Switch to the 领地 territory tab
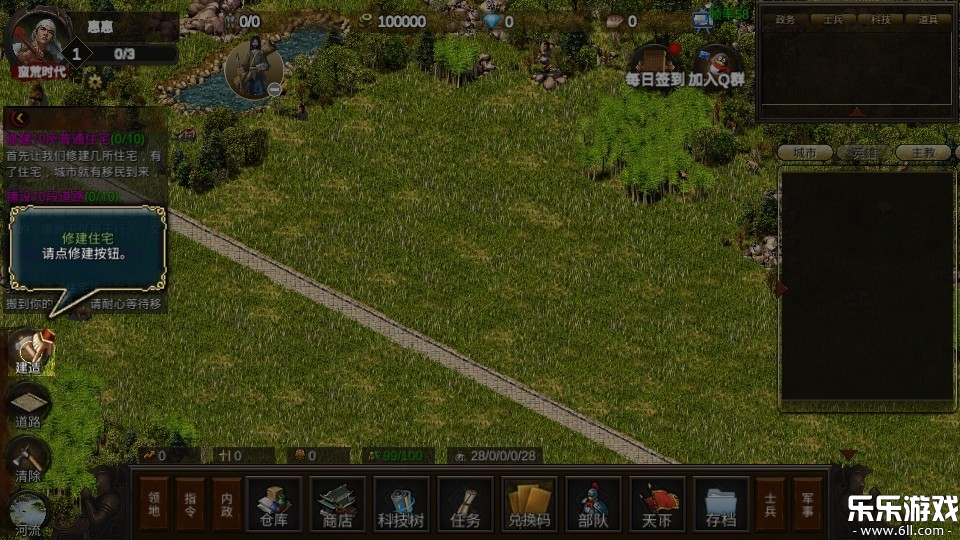 pyautogui.click(x=155, y=503)
